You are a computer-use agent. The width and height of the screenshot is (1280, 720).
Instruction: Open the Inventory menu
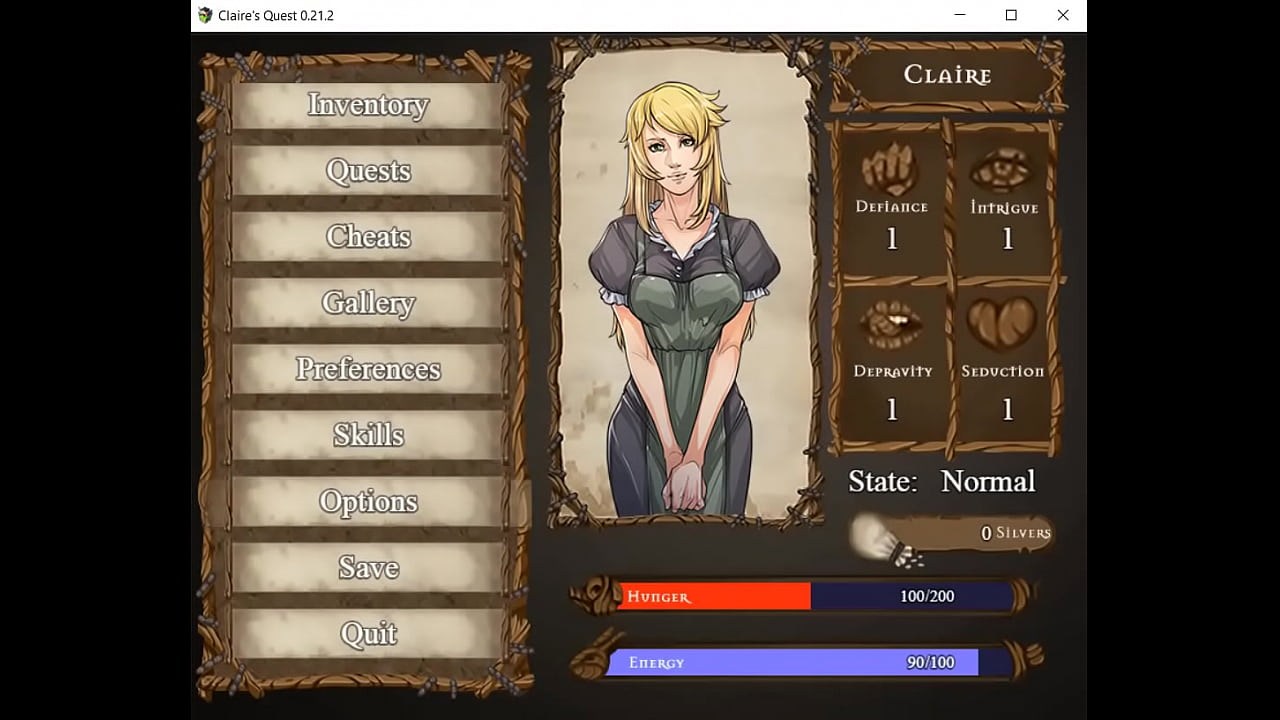pos(368,104)
